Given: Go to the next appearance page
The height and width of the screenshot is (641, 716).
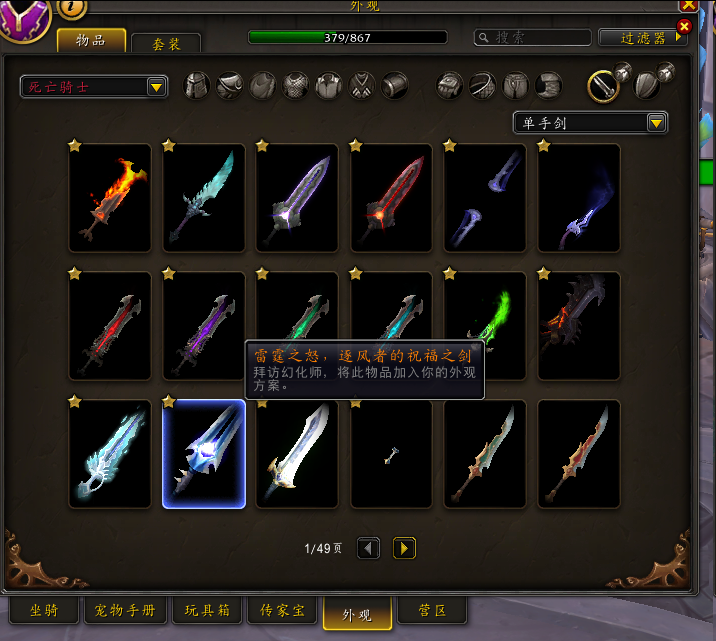Looking at the screenshot, I should [x=404, y=548].
